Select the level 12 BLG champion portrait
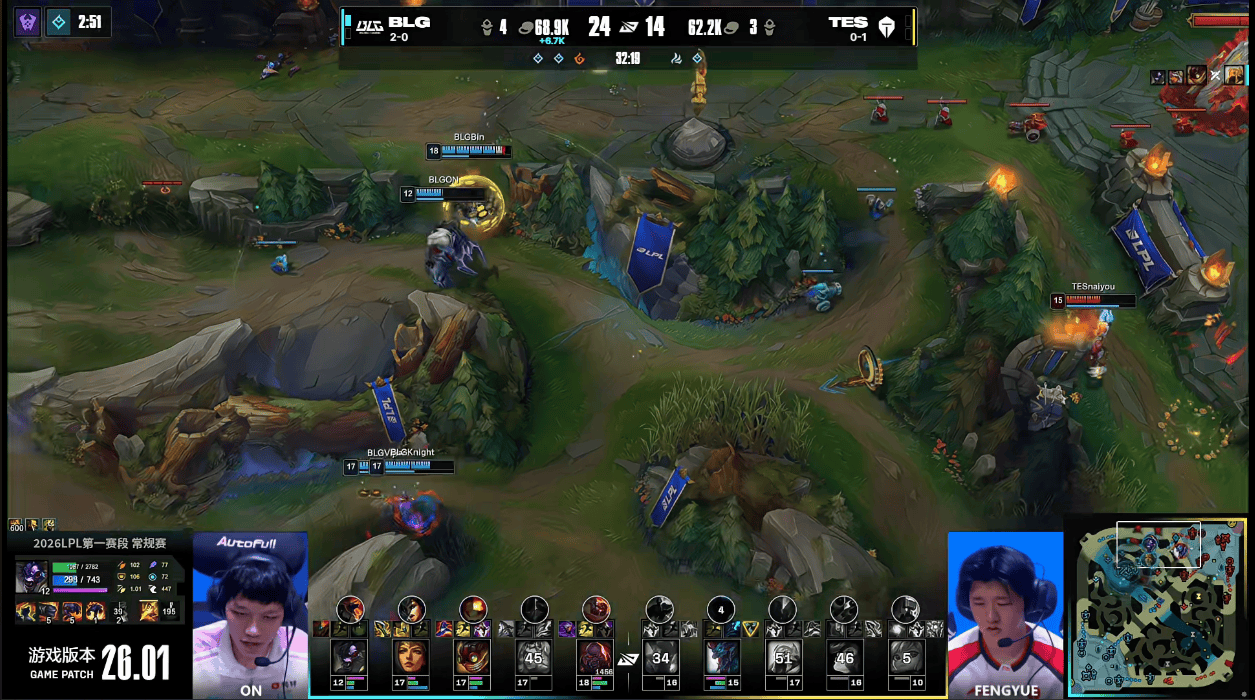Viewport: 1255px width, 700px height. (x=349, y=658)
